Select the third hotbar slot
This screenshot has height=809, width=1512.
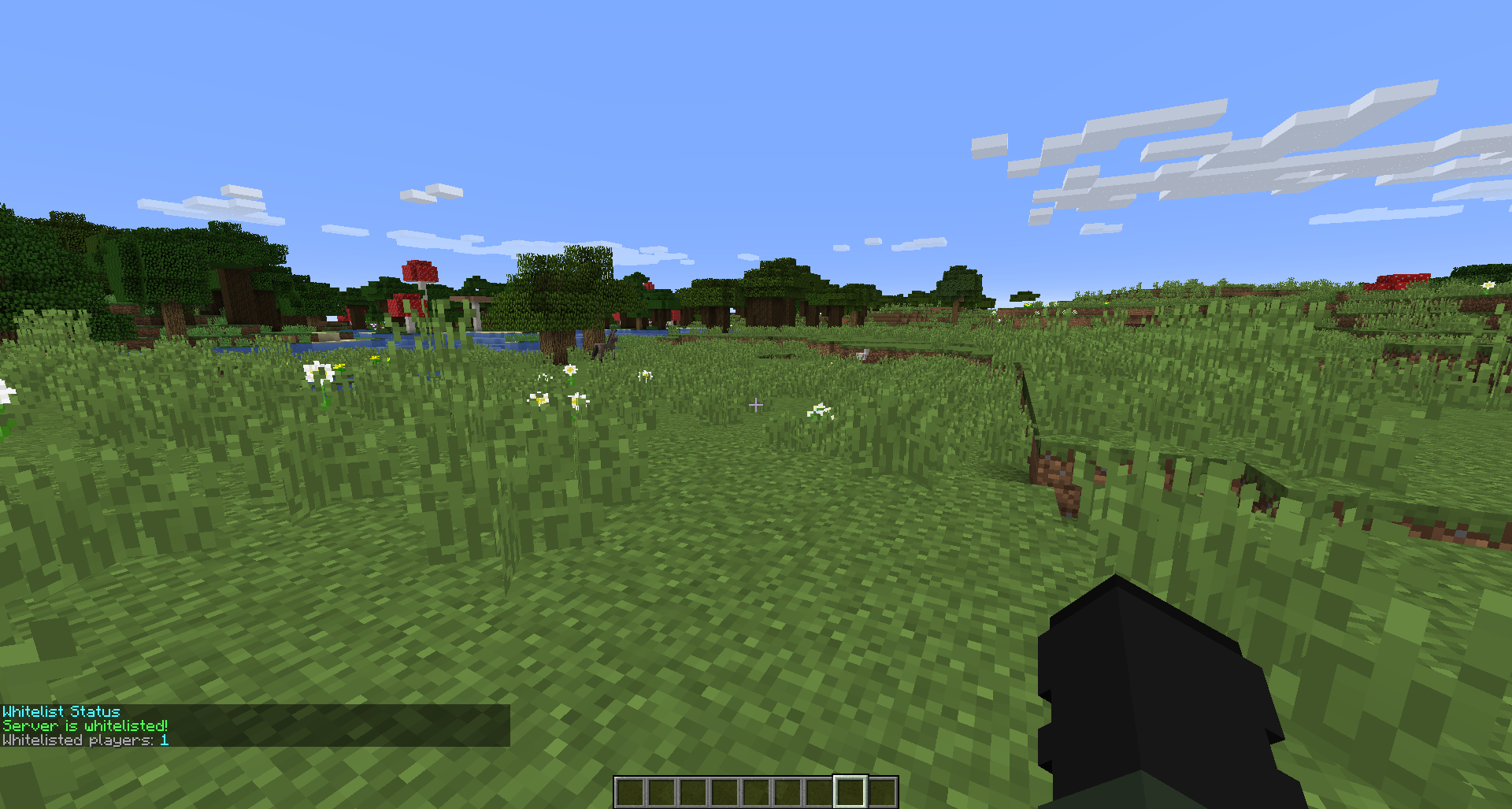(695, 790)
